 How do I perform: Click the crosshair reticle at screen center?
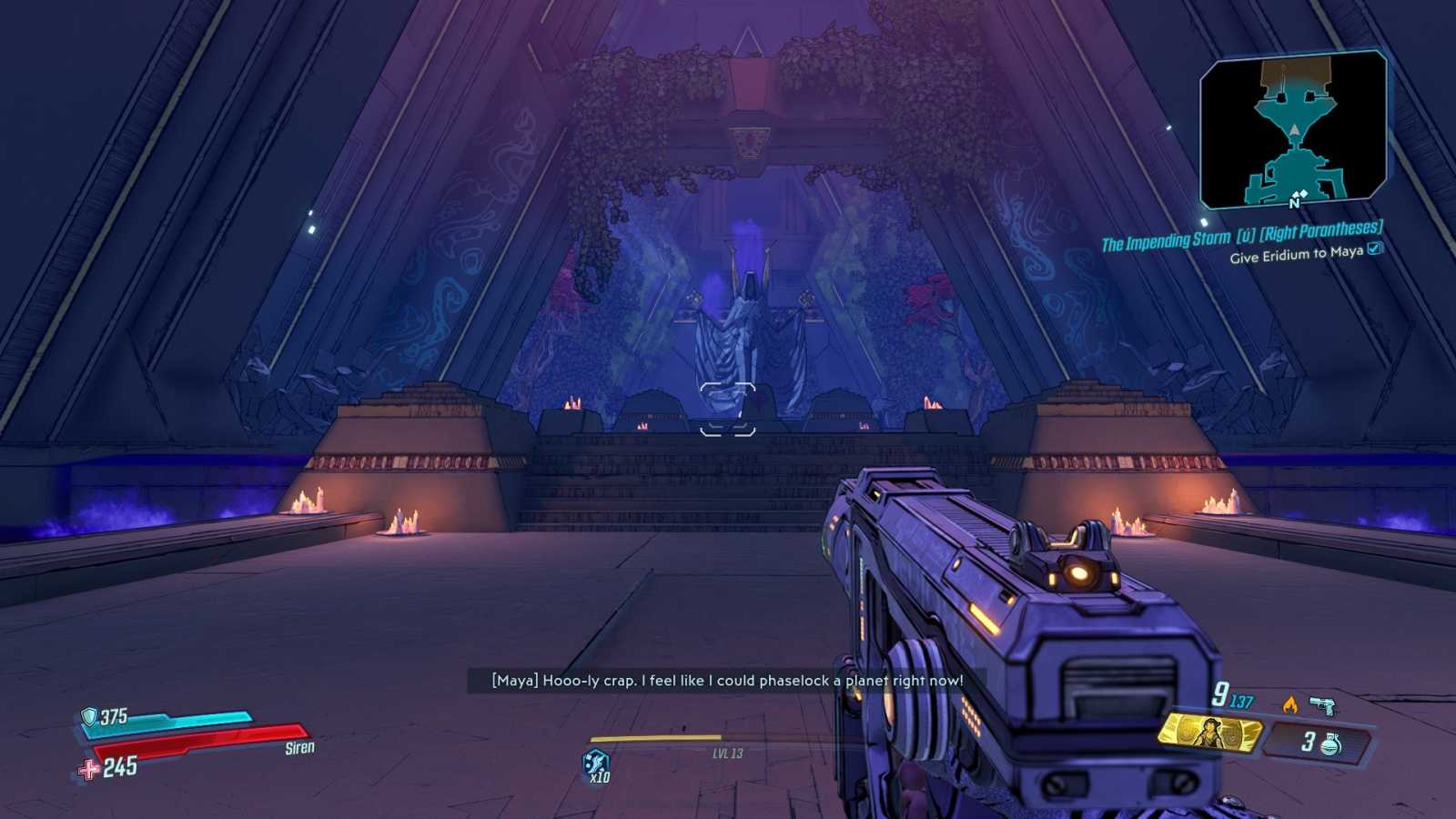click(728, 409)
